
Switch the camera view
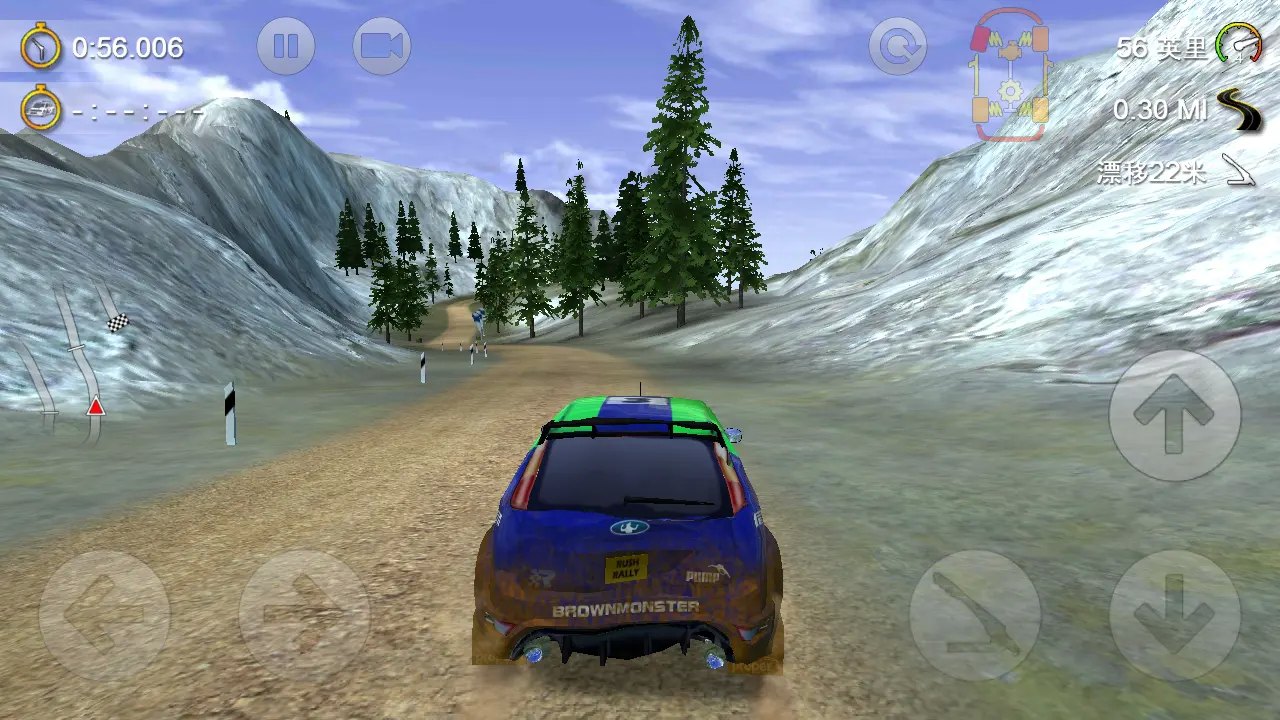tap(382, 46)
